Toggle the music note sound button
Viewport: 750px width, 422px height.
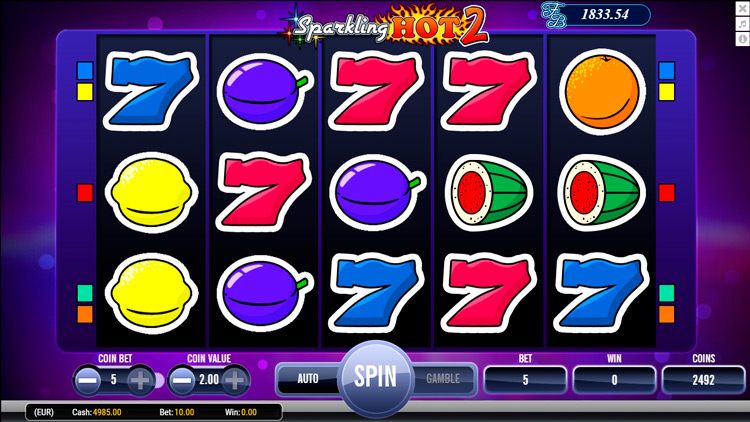tap(742, 24)
